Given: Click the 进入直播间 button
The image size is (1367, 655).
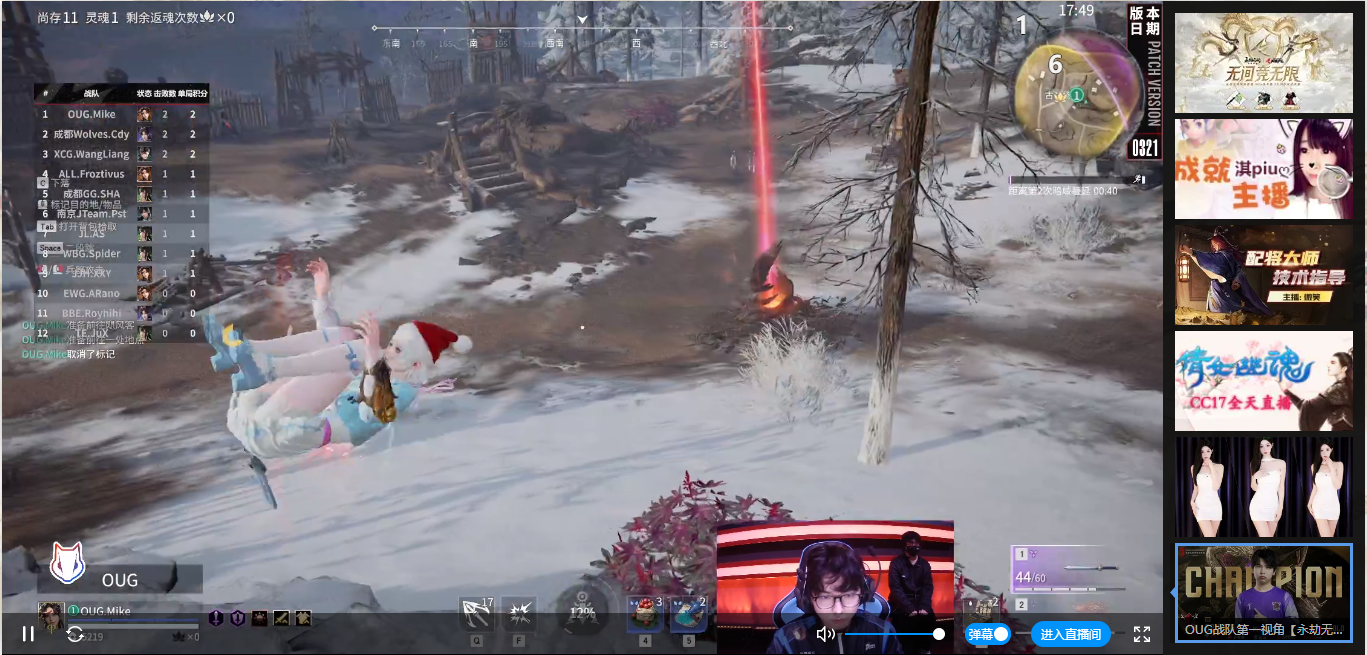Looking at the screenshot, I should point(1070,634).
